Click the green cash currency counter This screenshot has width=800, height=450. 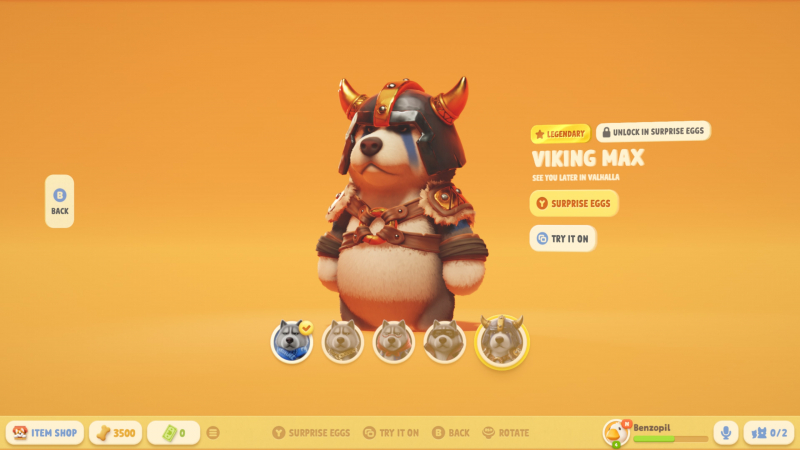point(173,433)
